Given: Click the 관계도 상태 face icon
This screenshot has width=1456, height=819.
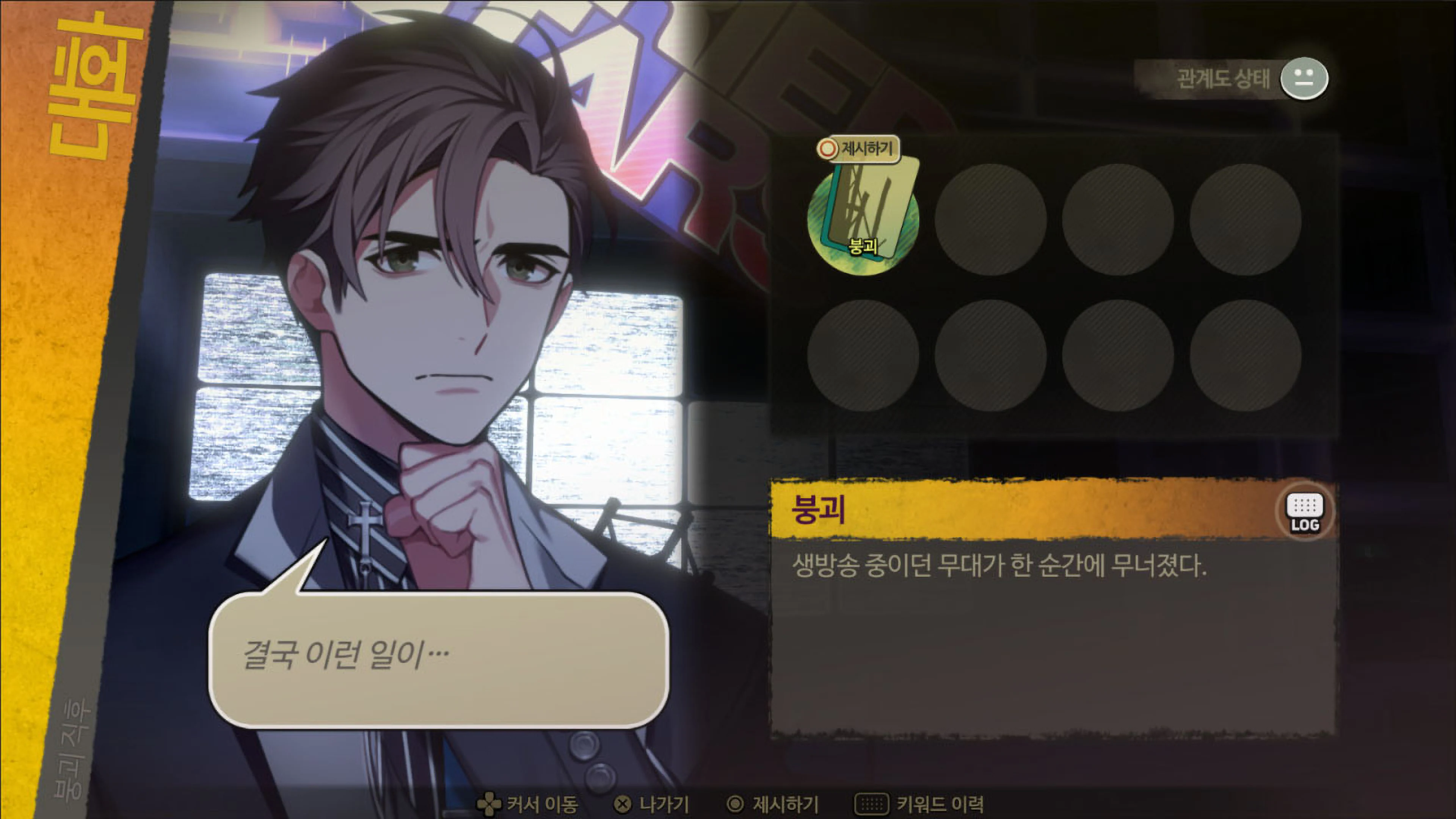Looking at the screenshot, I should [1305, 79].
